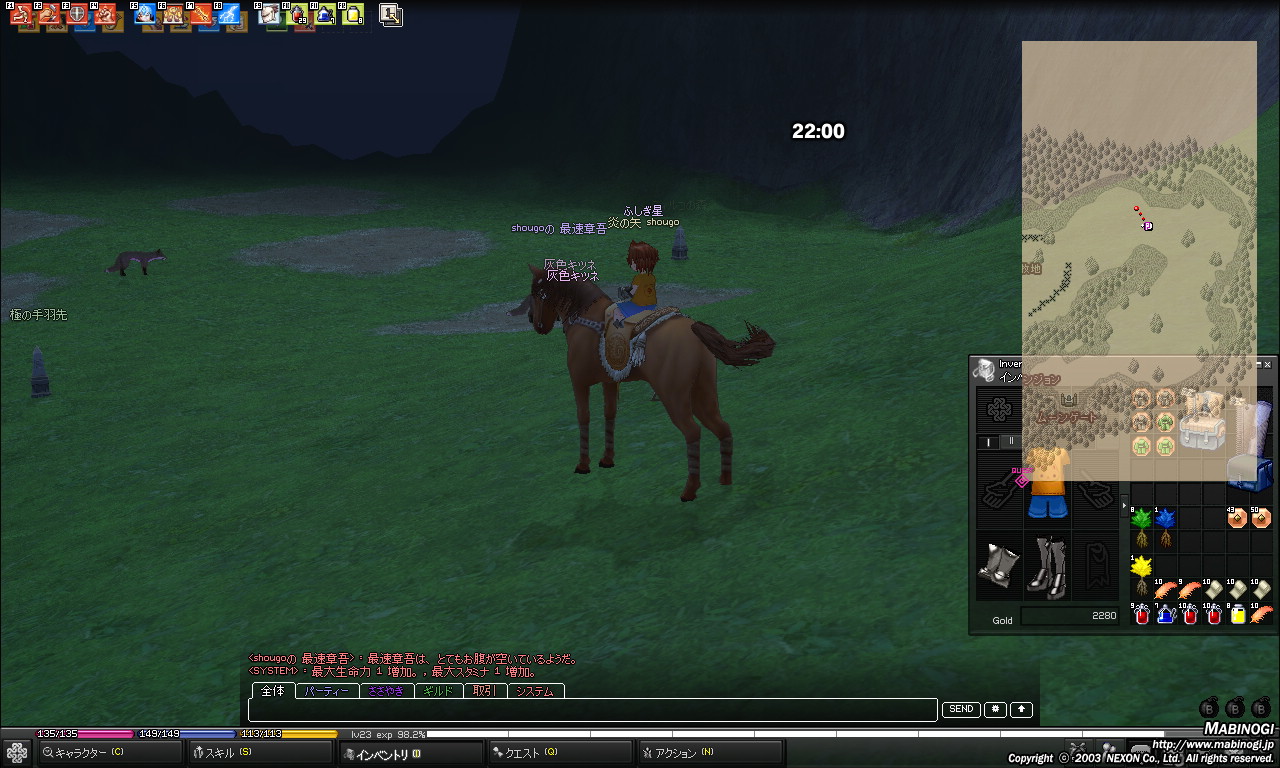Select the yellow potion bottle in inventory
Screen dimensions: 1280x768
tap(1238, 615)
